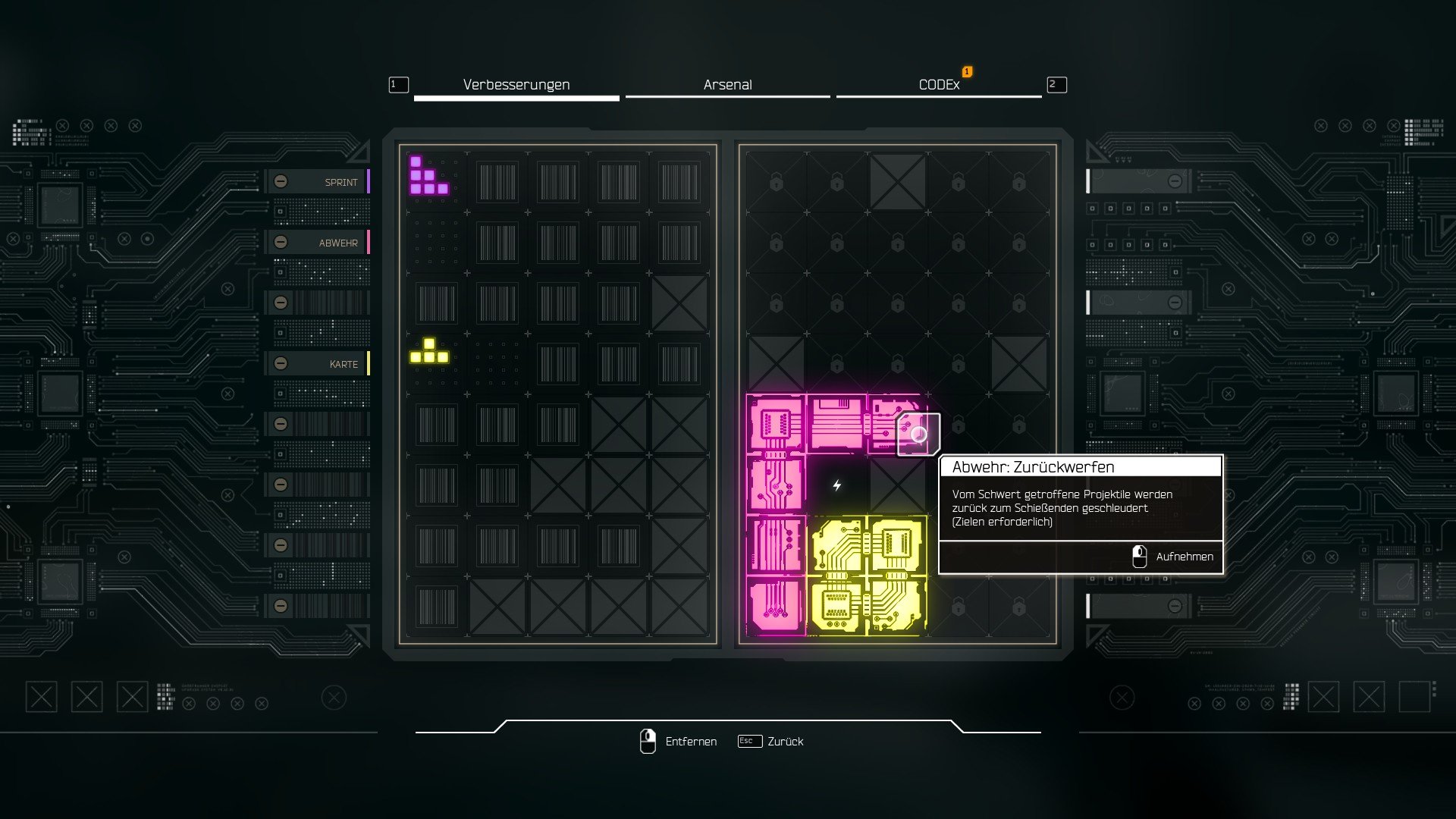This screenshot has width=1456, height=819.
Task: Open the CODEx tab
Action: (x=939, y=85)
